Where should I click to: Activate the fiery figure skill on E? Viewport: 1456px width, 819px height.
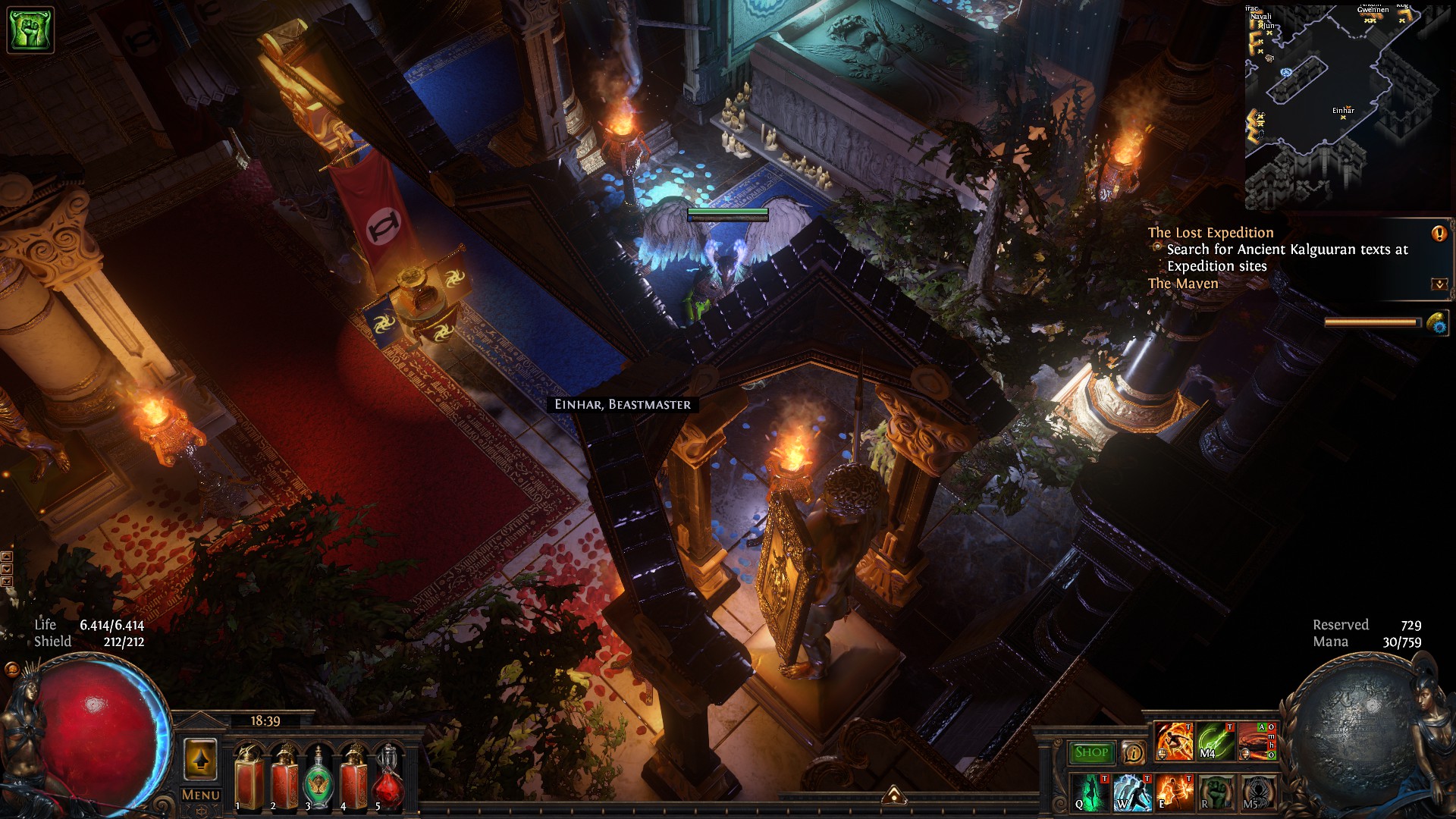1174,792
